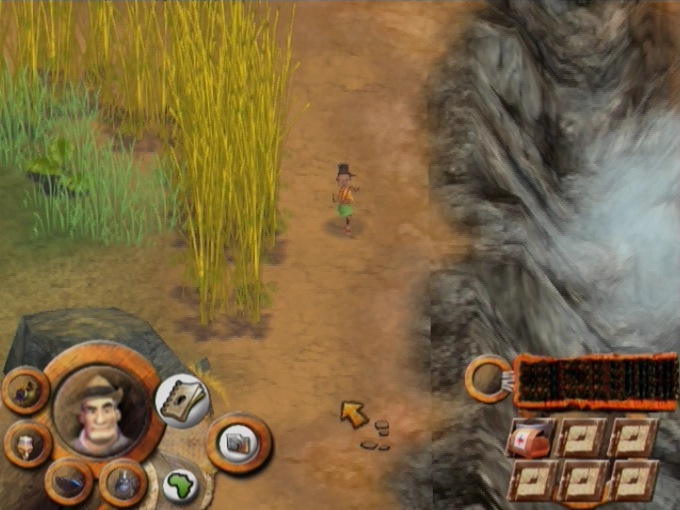Click the mask icon left of portrait
Screen dimensions: 680x510
[x=27, y=443]
